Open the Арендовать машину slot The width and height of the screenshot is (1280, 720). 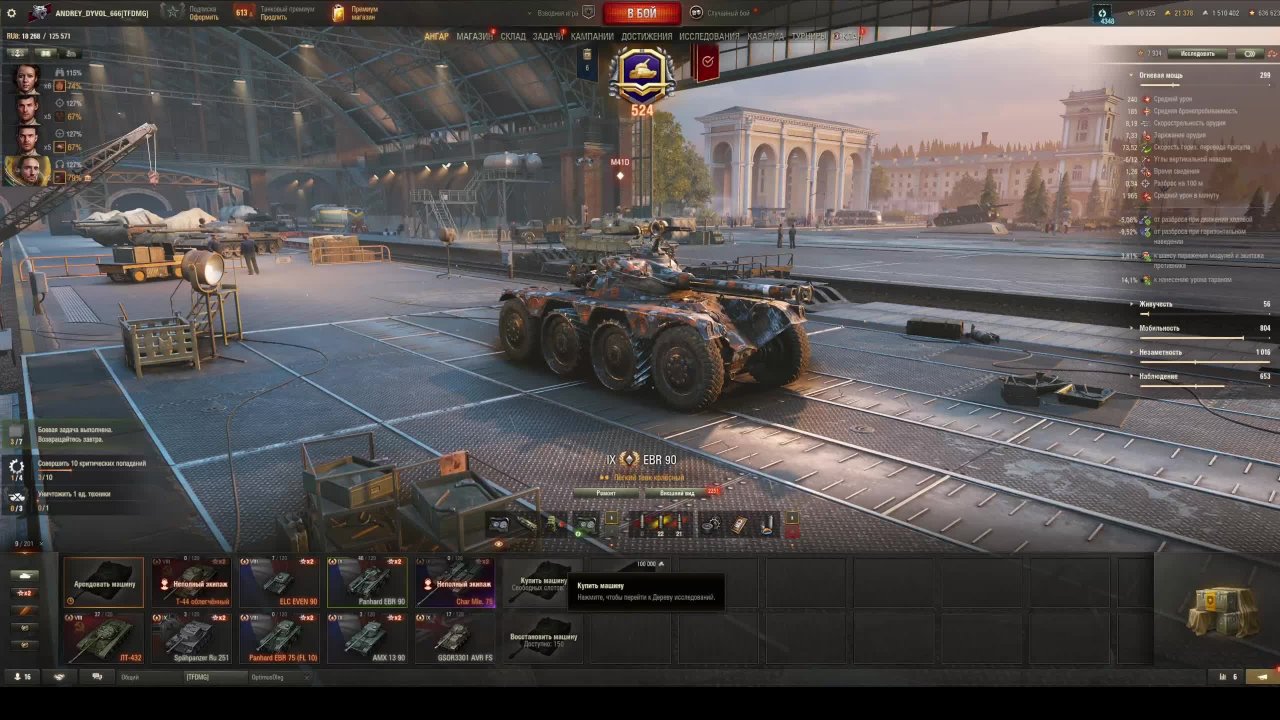click(x=104, y=582)
